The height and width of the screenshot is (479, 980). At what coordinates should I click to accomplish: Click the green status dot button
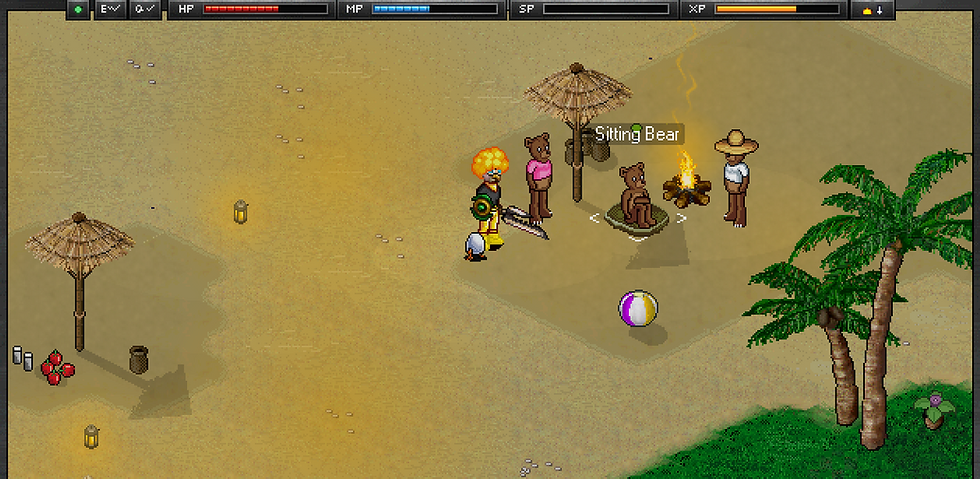79,9
